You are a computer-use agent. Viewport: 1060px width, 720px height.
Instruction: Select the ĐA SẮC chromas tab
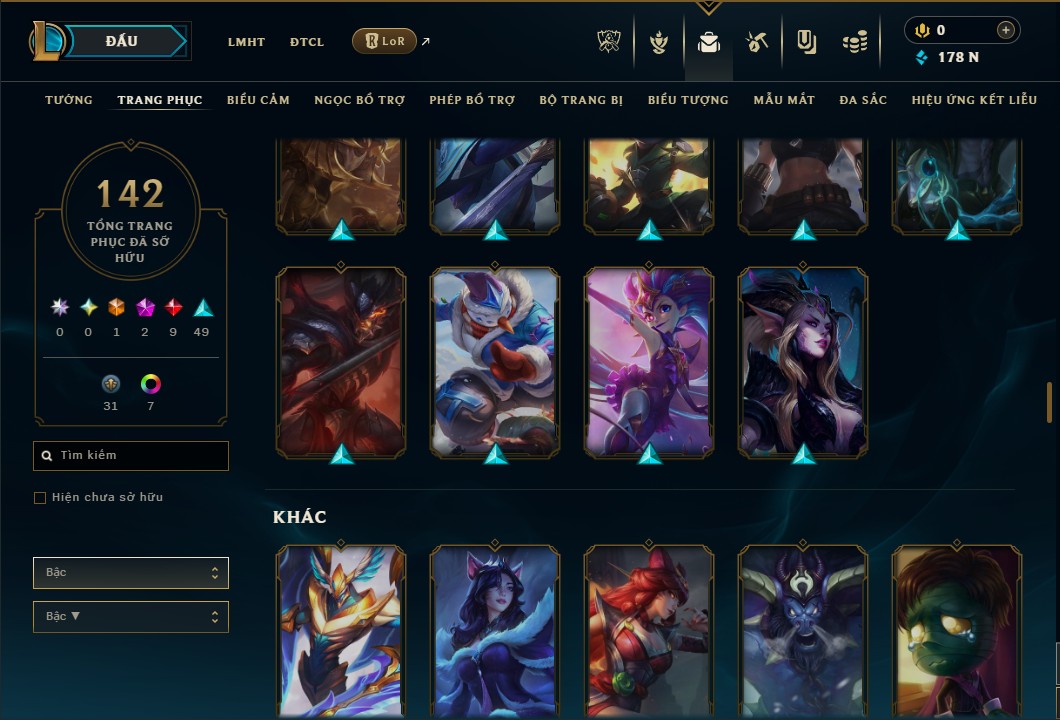(863, 100)
